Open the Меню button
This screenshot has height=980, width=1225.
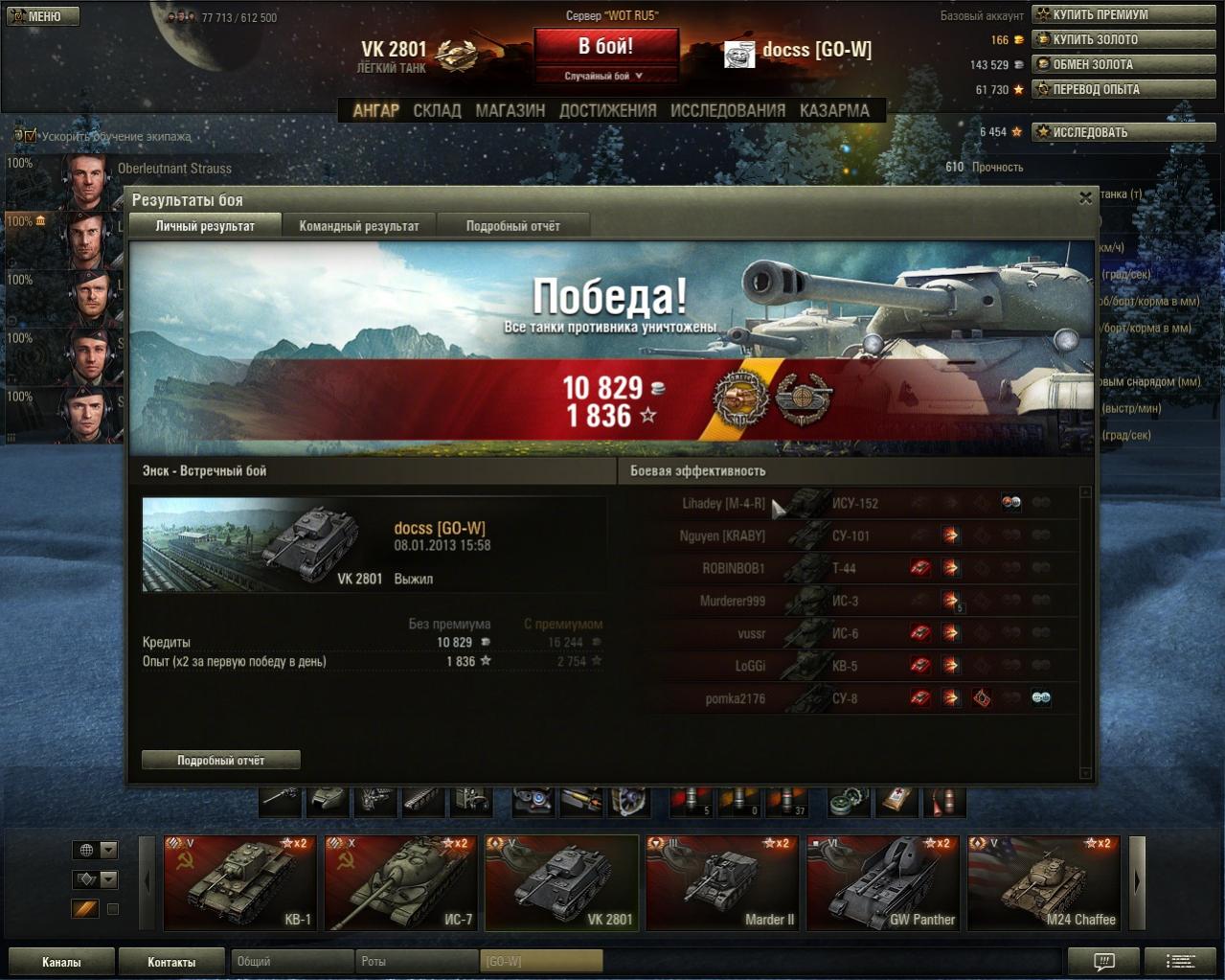point(43,16)
